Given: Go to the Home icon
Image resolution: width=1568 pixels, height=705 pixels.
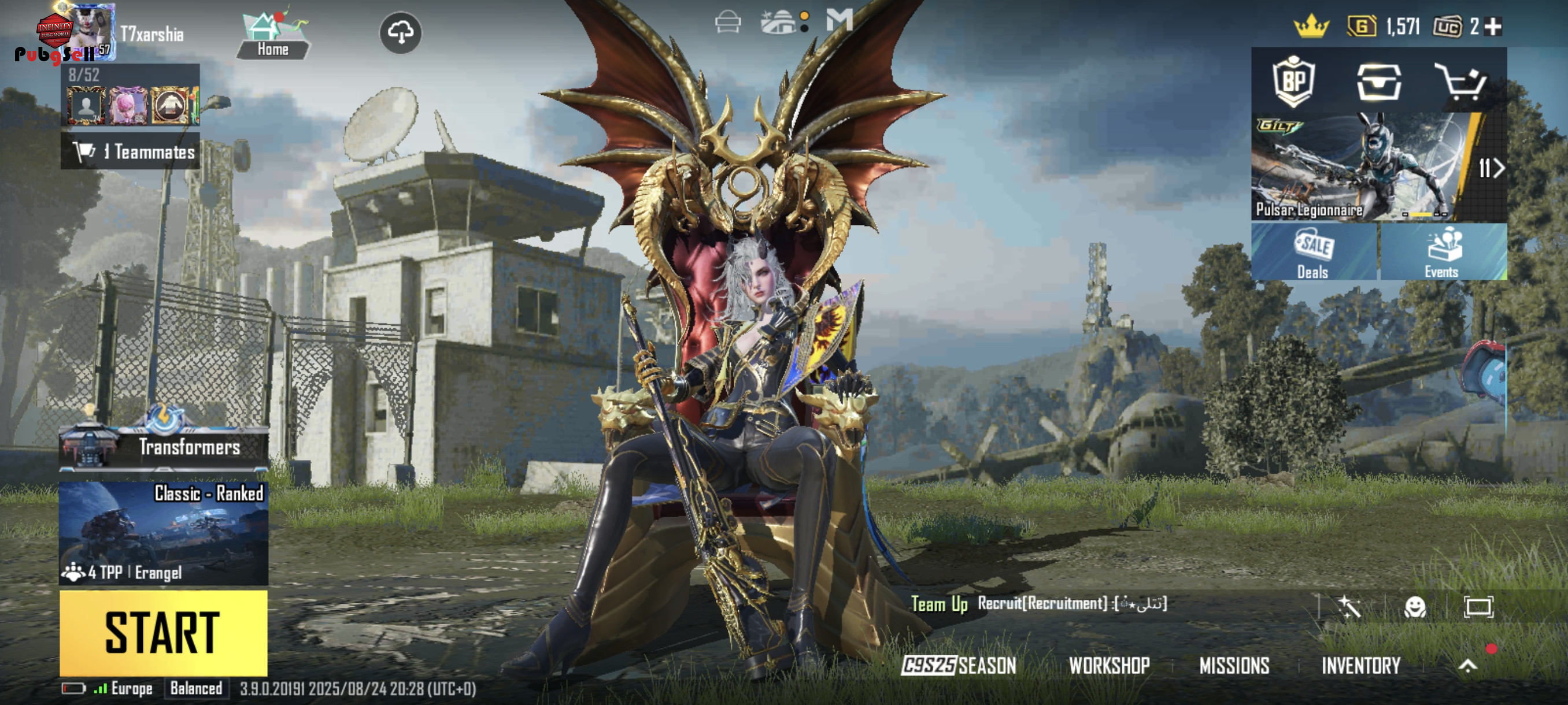Looking at the screenshot, I should pyautogui.click(x=273, y=35).
